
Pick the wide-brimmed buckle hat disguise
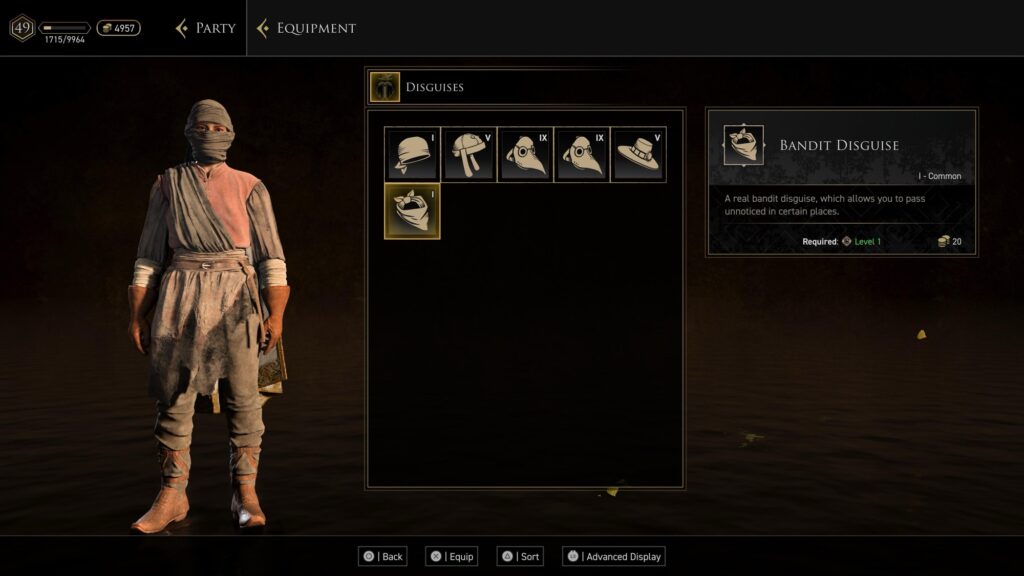[x=638, y=154]
